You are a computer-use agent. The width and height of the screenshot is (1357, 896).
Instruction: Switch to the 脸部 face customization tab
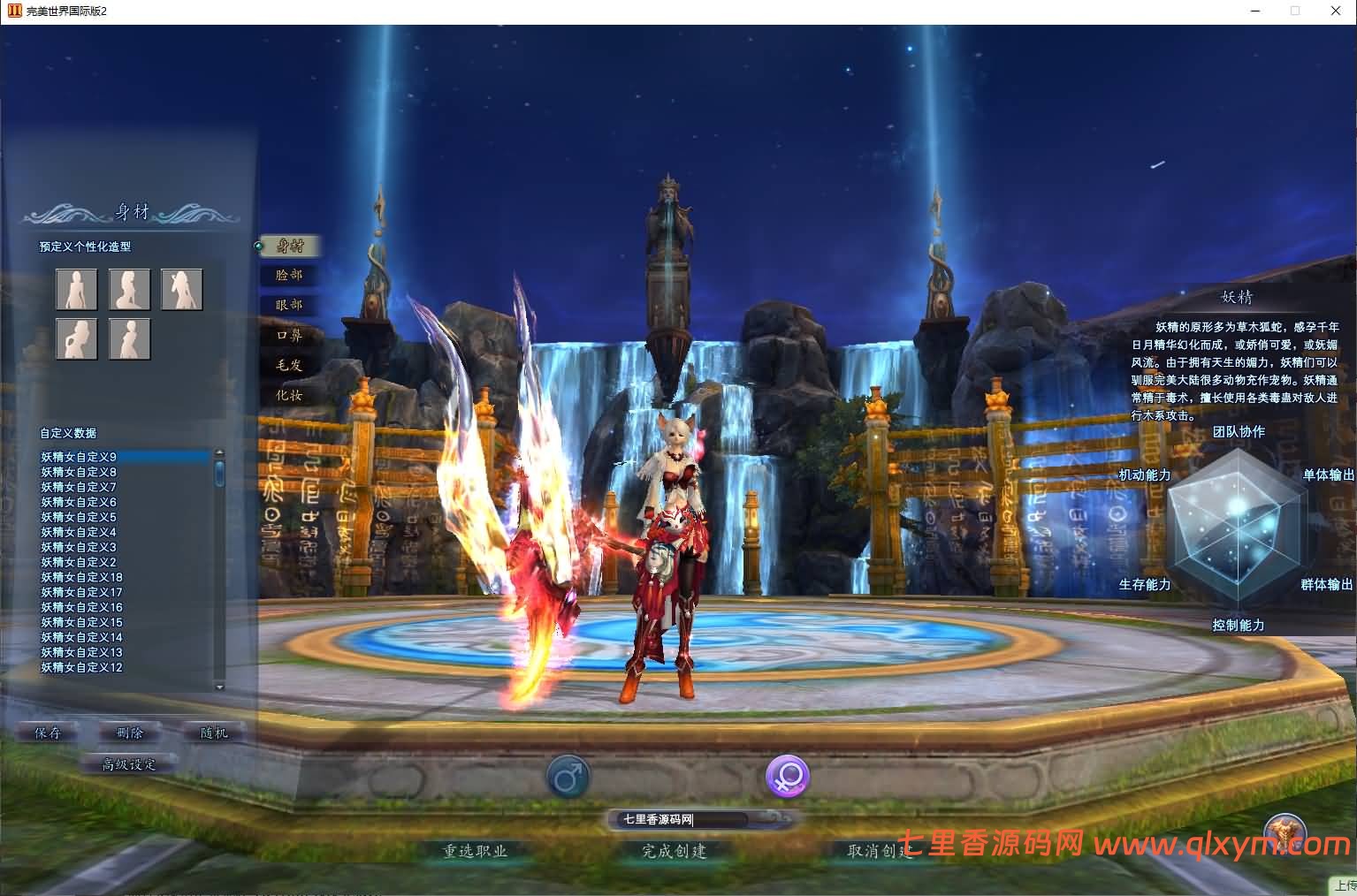(x=290, y=276)
